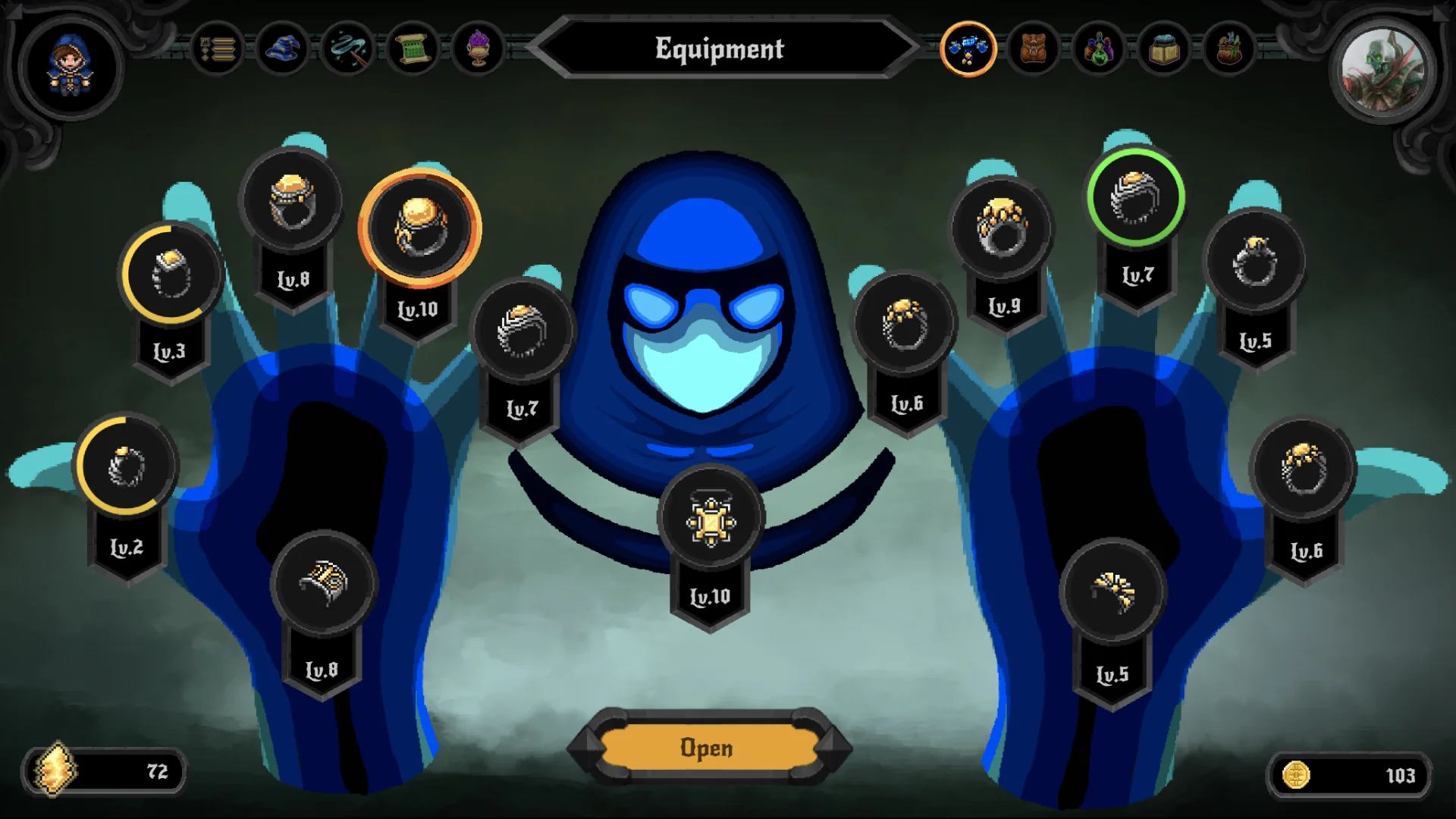
Task: Open the cauldron brewing book icon
Action: 1166,49
